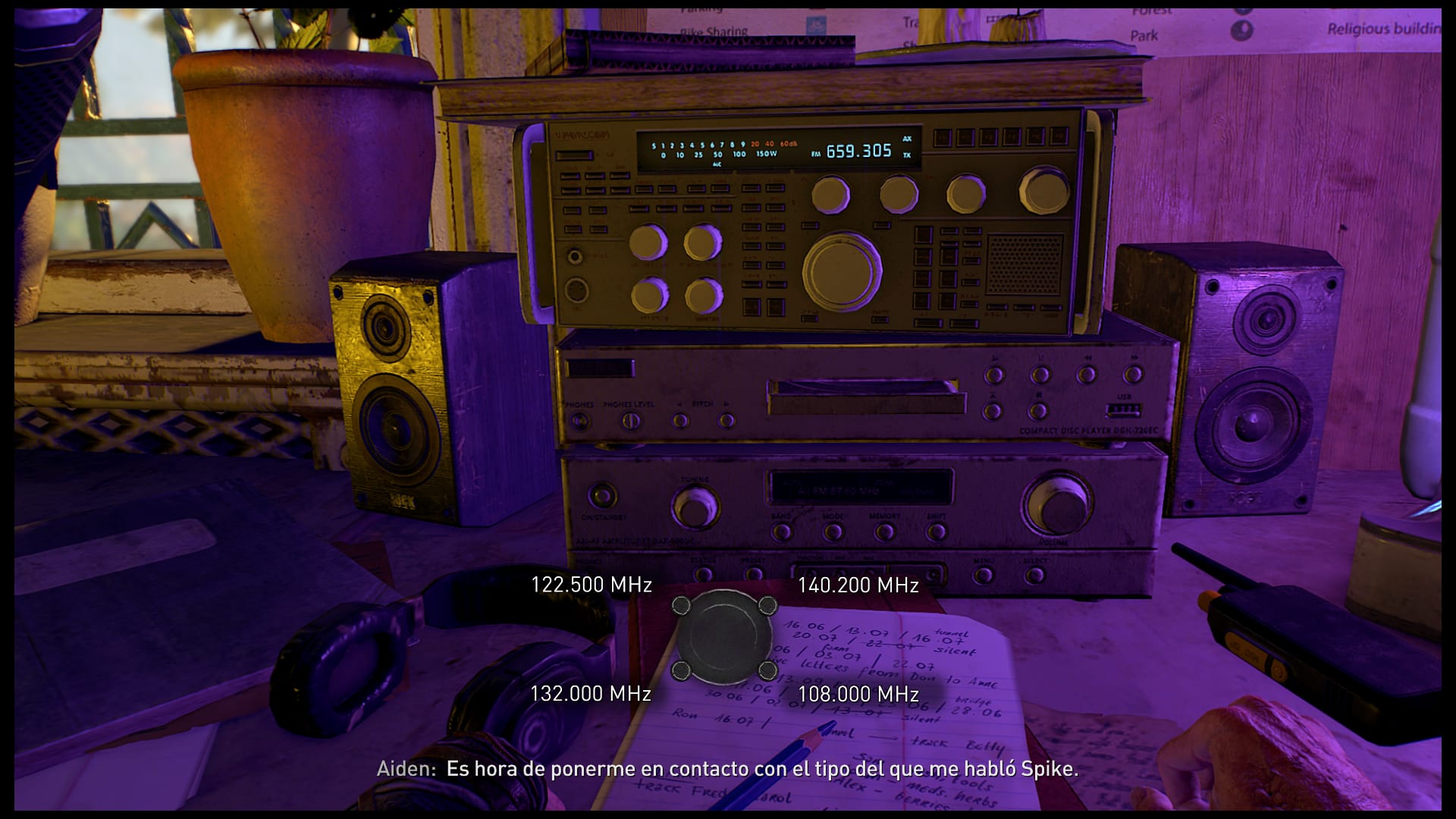Viewport: 1456px width, 819px height.
Task: Pick the 132.000 MHz frequency option
Action: pyautogui.click(x=590, y=693)
